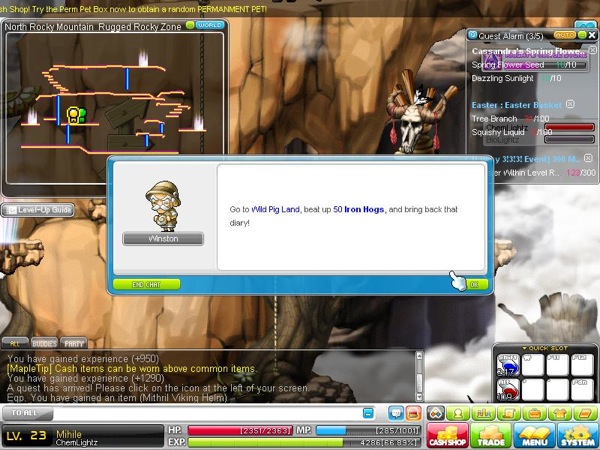This screenshot has height=450, width=600.
Task: Open the Menu button
Action: pos(532,435)
